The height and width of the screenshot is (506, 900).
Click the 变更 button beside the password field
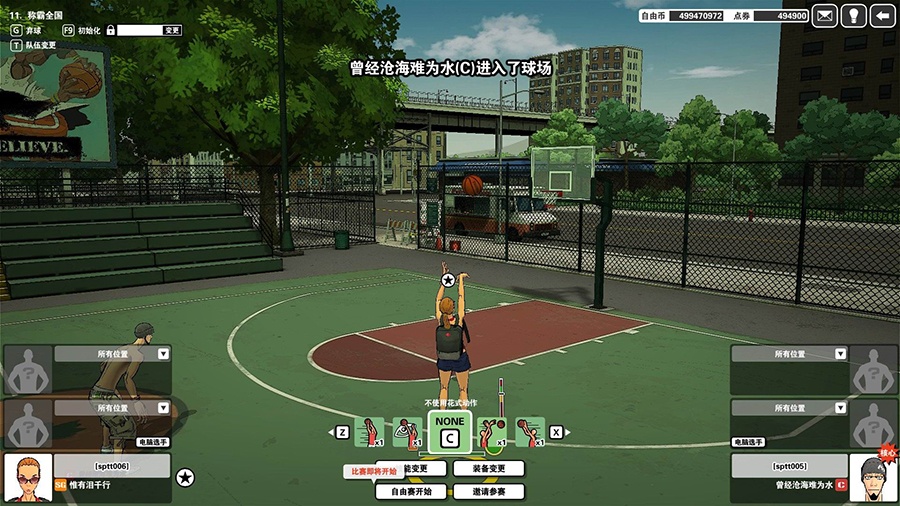pos(172,30)
